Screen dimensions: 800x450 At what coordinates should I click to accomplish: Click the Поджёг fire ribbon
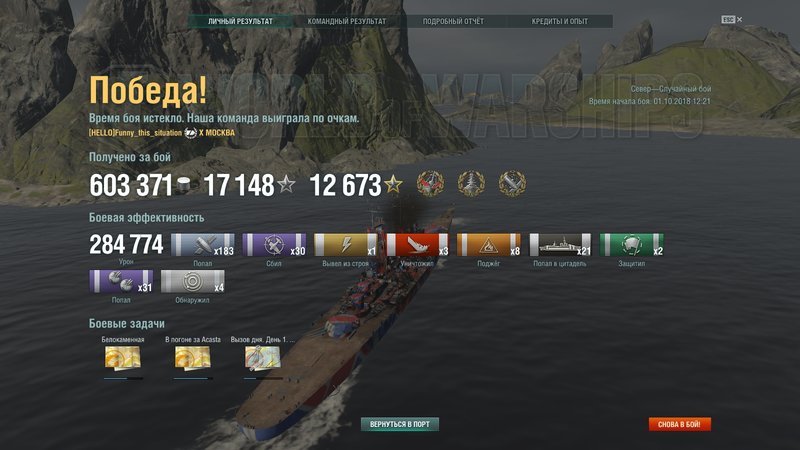coord(490,245)
